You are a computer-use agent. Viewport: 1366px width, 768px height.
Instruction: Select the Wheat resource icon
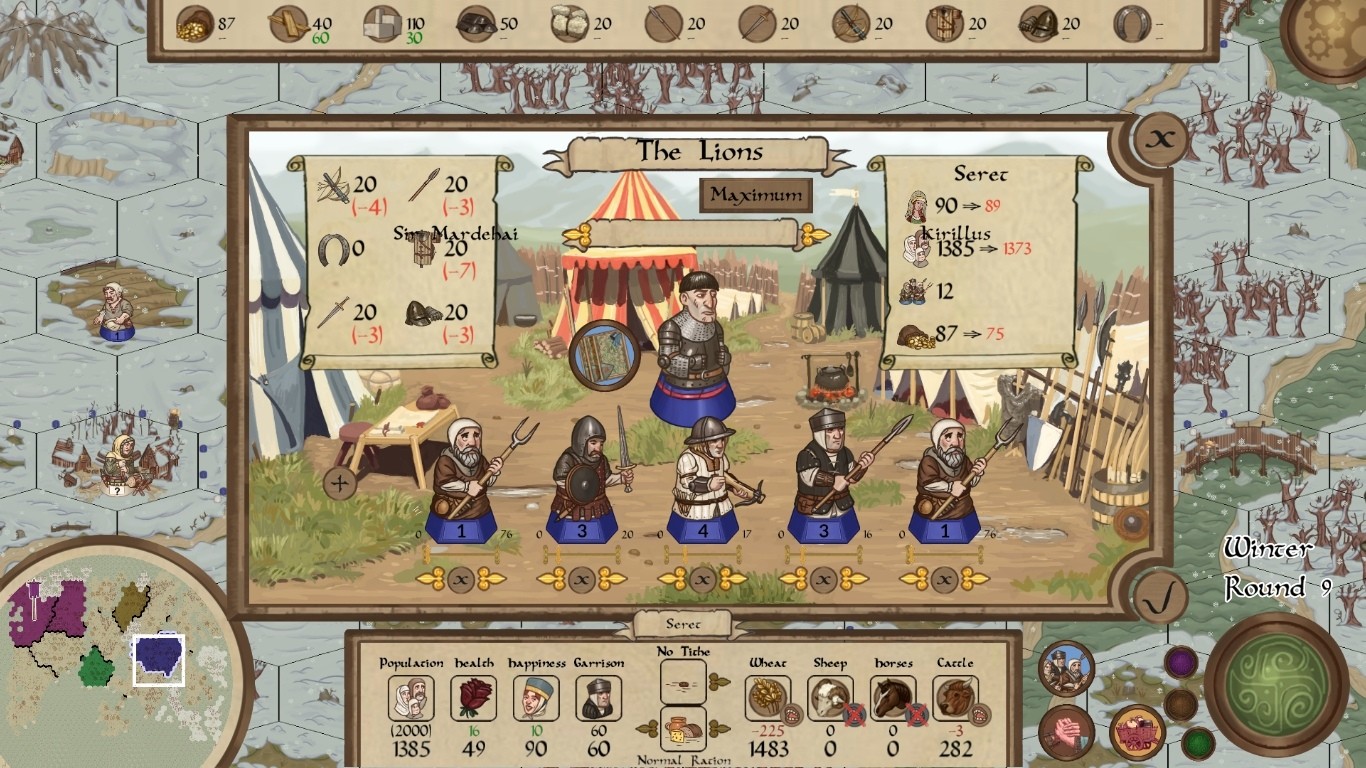click(767, 697)
